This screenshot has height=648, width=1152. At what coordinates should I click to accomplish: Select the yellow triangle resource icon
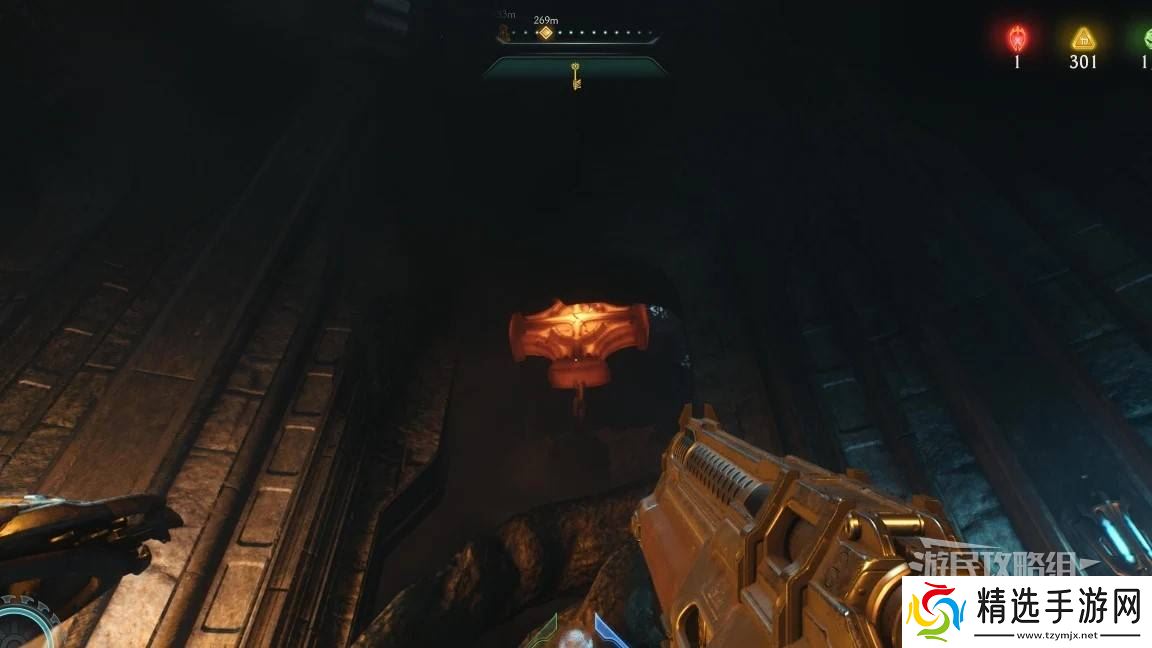coord(1082,39)
